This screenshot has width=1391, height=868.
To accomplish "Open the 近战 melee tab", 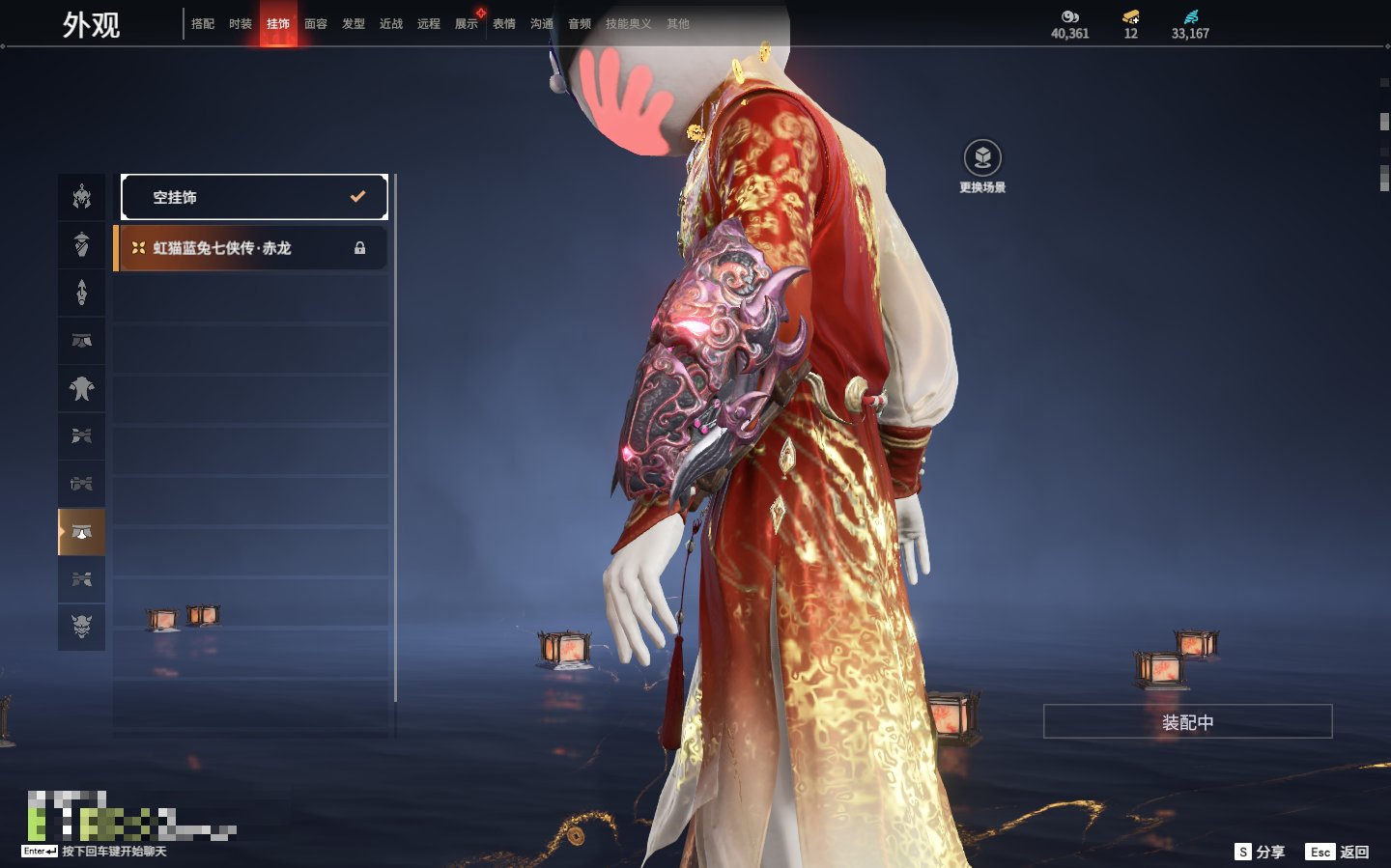I will pos(391,24).
